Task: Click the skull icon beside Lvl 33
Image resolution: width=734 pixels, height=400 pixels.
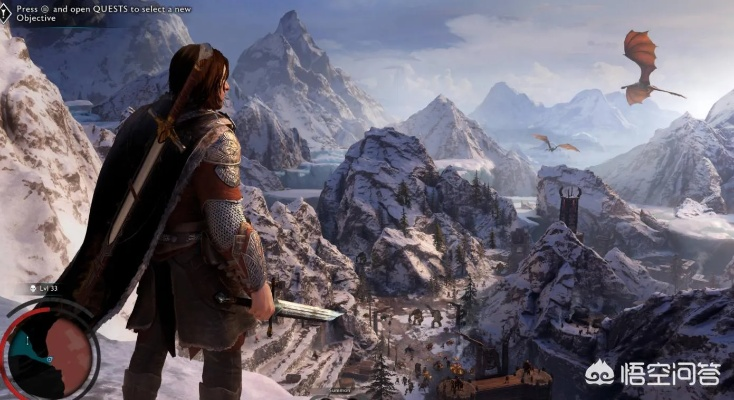Action: [x=30, y=289]
